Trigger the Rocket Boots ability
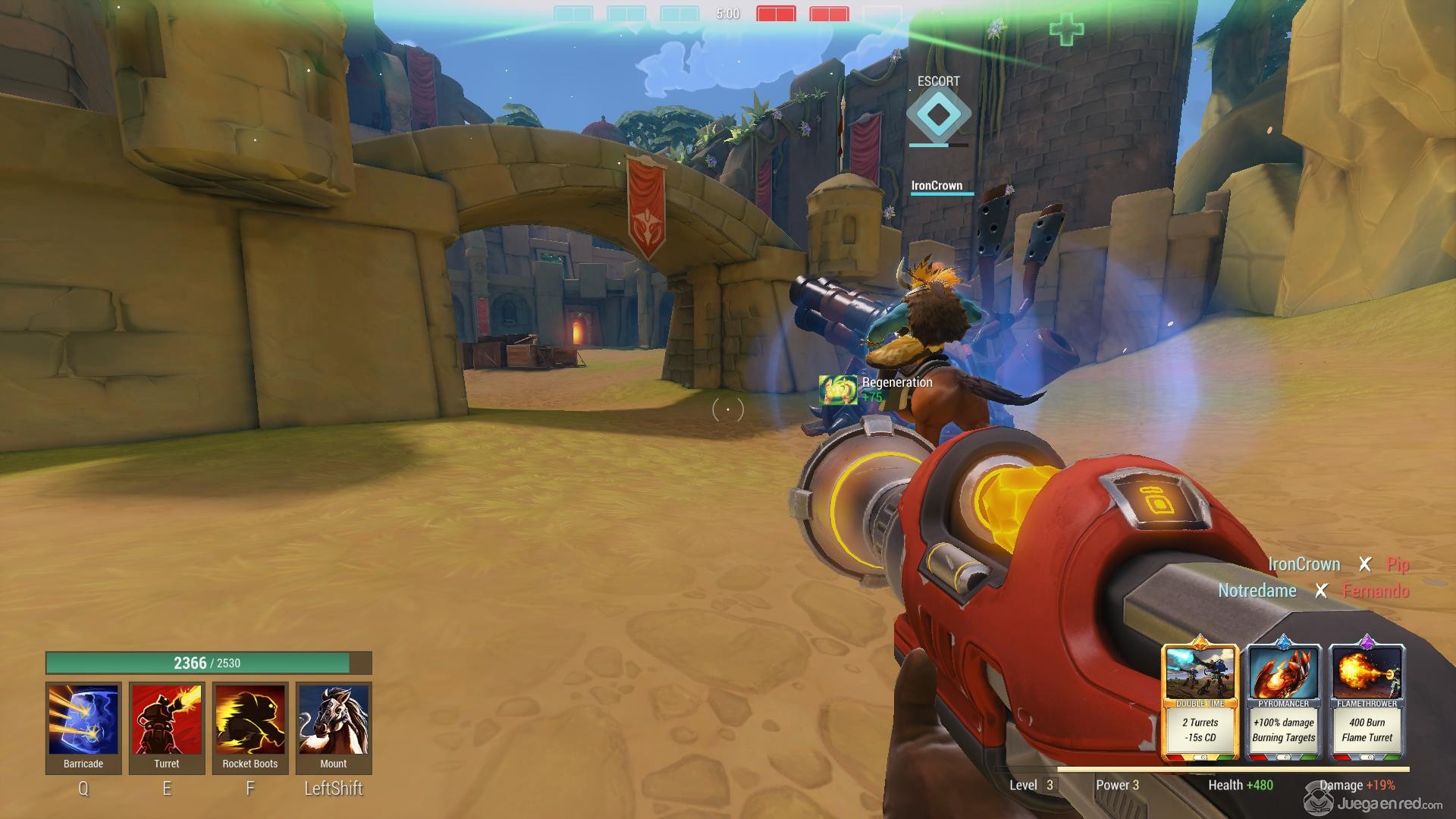The image size is (1456, 819). click(250, 720)
